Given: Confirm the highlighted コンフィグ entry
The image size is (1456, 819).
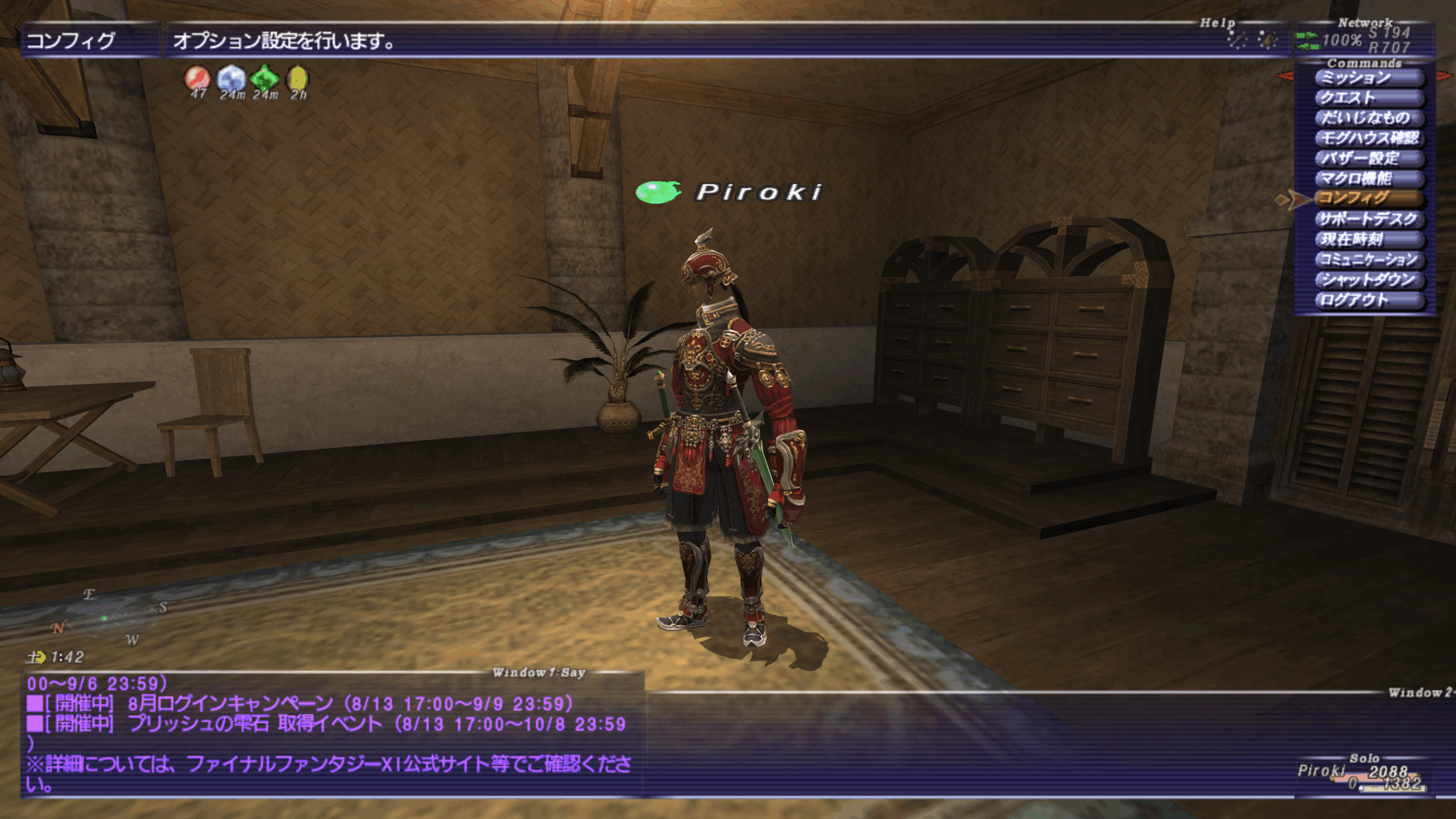Looking at the screenshot, I should click(1368, 198).
